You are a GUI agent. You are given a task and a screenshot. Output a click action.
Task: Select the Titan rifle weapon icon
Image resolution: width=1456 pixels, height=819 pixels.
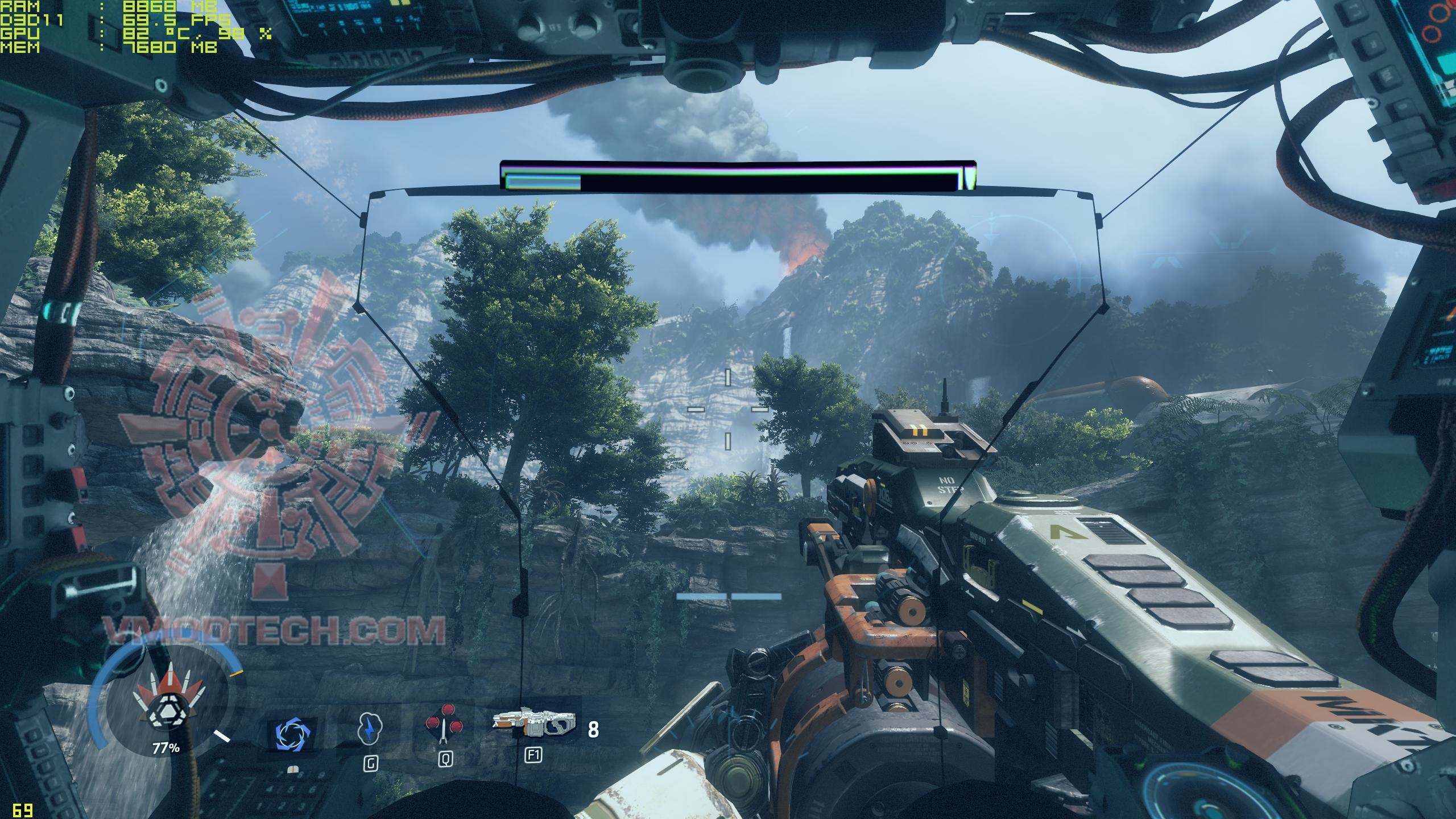click(533, 723)
